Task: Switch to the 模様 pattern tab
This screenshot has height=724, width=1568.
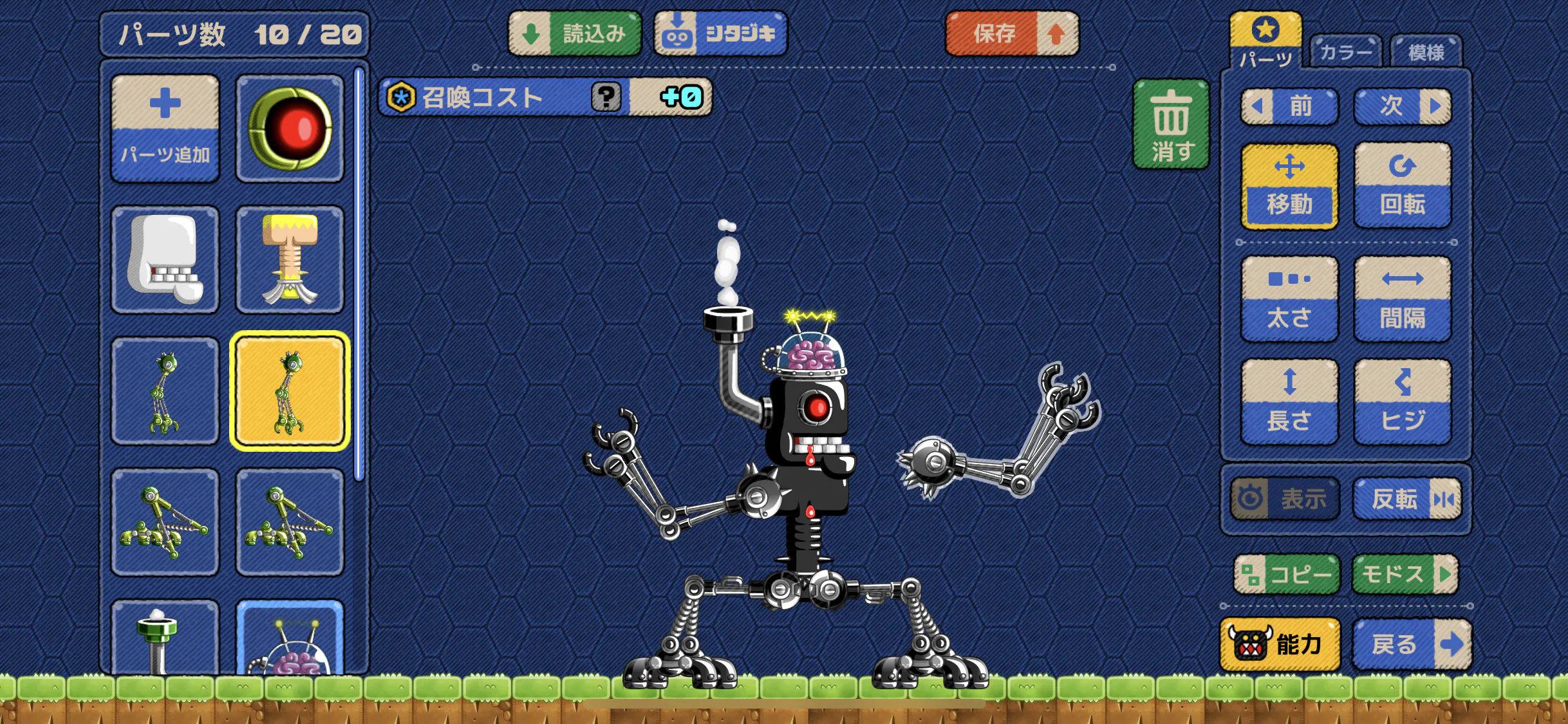Action: [x=1426, y=51]
